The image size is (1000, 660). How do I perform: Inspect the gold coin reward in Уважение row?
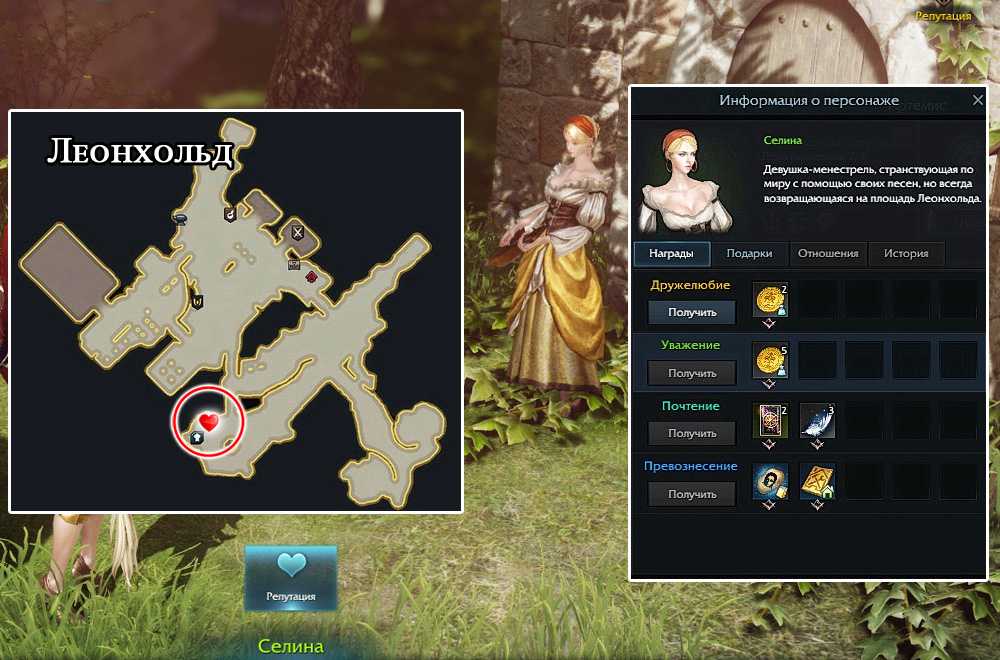pos(770,361)
